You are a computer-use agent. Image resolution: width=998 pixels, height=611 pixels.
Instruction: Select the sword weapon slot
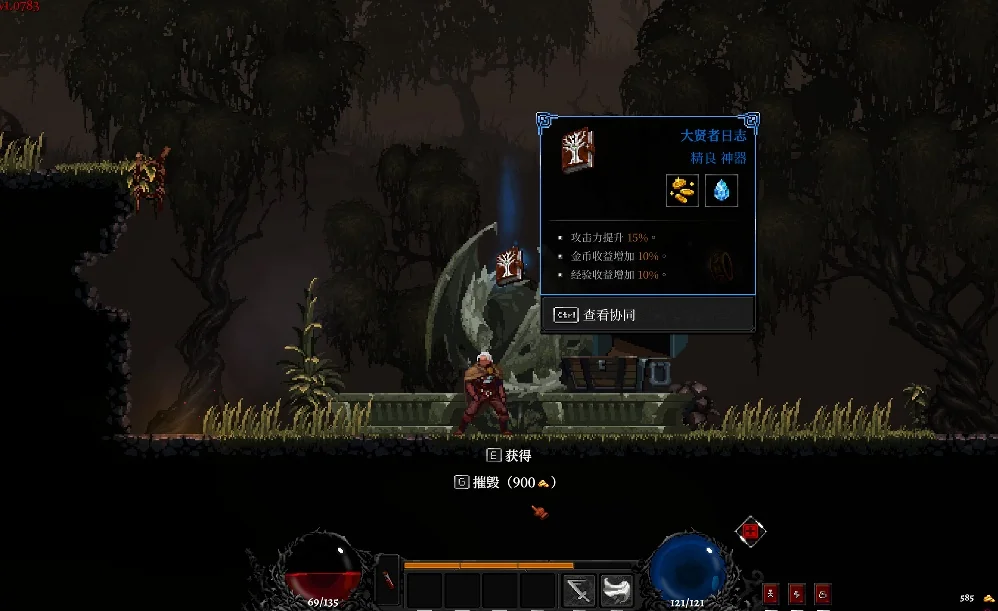pyautogui.click(x=579, y=590)
